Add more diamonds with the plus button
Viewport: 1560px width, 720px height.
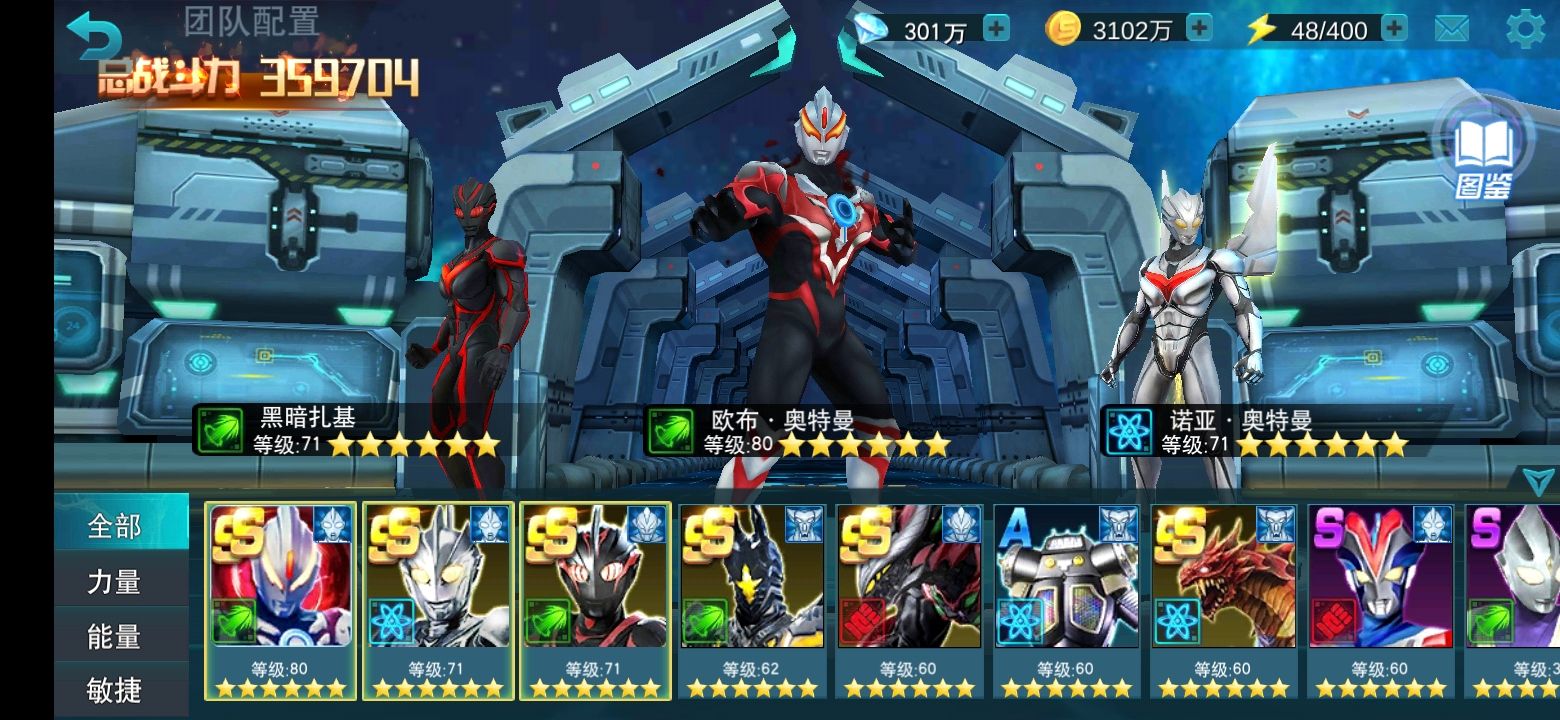click(996, 29)
